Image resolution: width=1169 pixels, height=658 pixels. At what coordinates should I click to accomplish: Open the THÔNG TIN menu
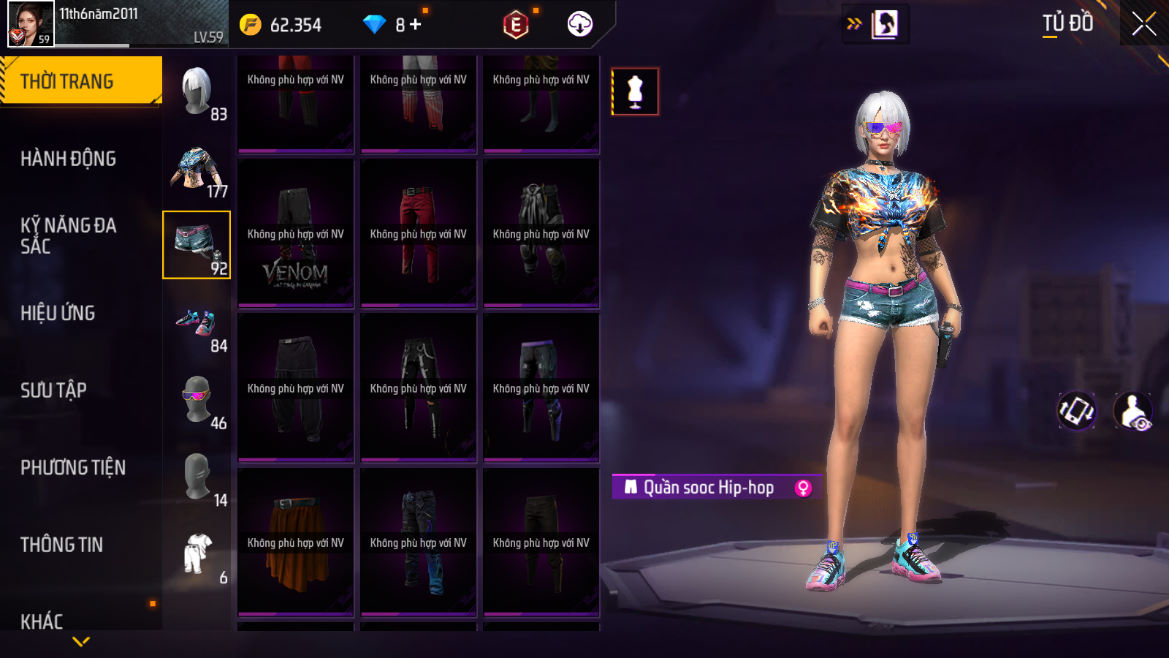62,544
